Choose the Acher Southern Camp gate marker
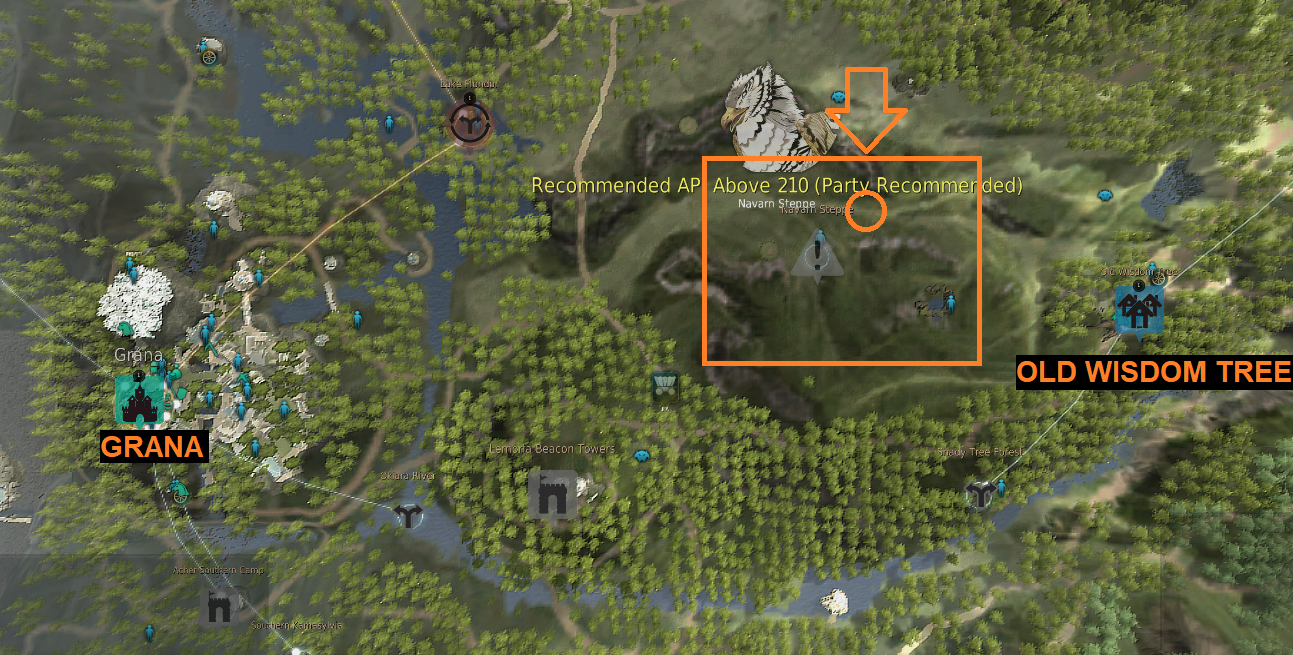 (218, 606)
